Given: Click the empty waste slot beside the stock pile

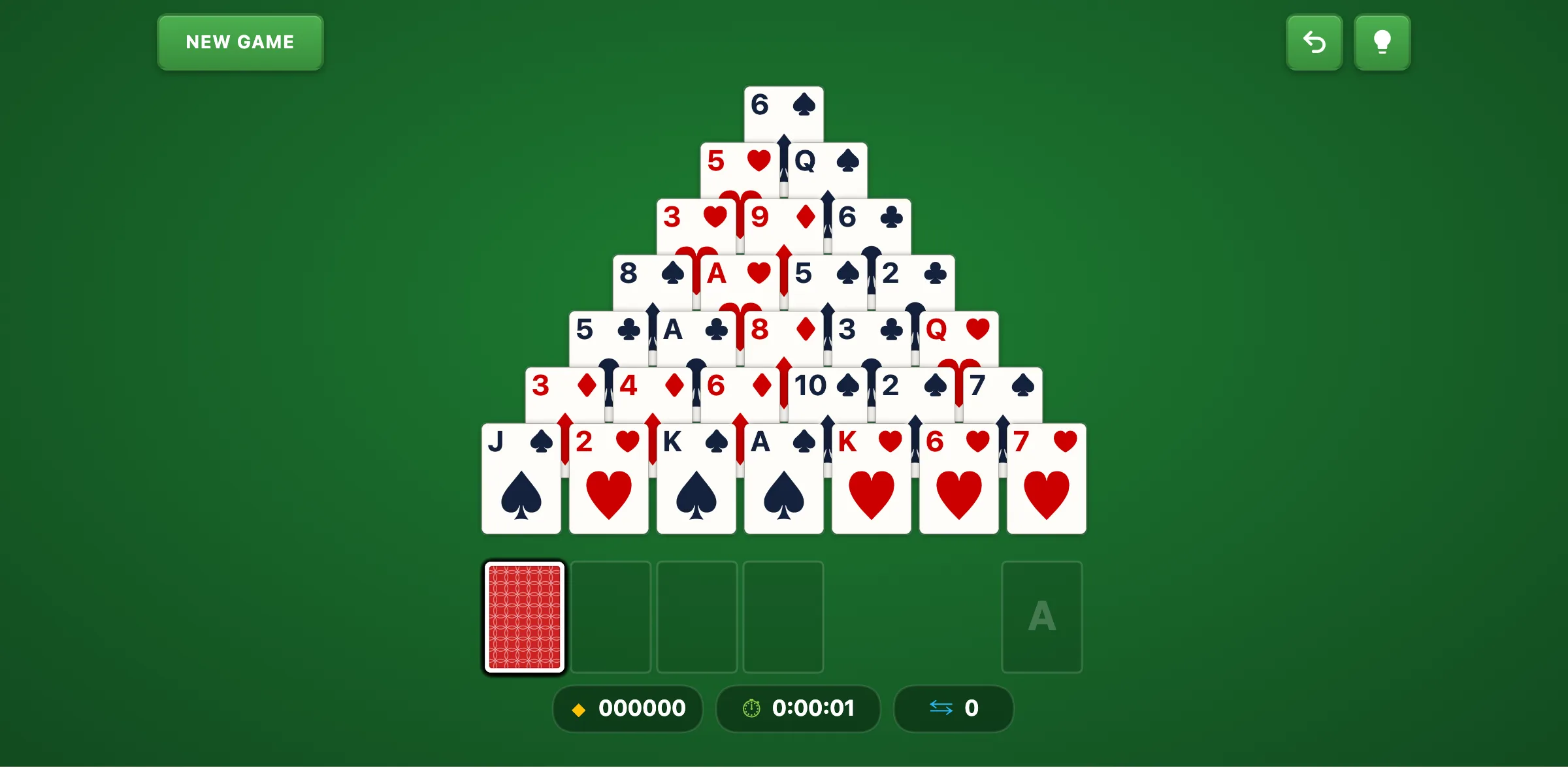Looking at the screenshot, I should 611,616.
